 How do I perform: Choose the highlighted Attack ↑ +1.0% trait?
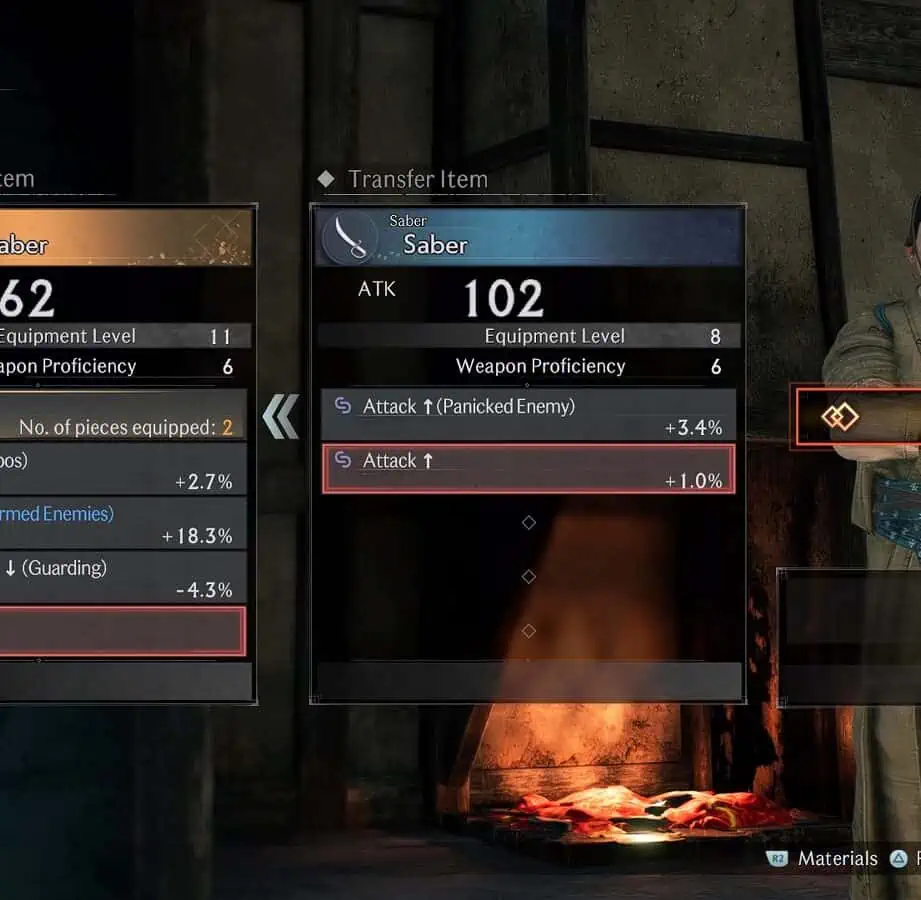pyautogui.click(x=528, y=469)
